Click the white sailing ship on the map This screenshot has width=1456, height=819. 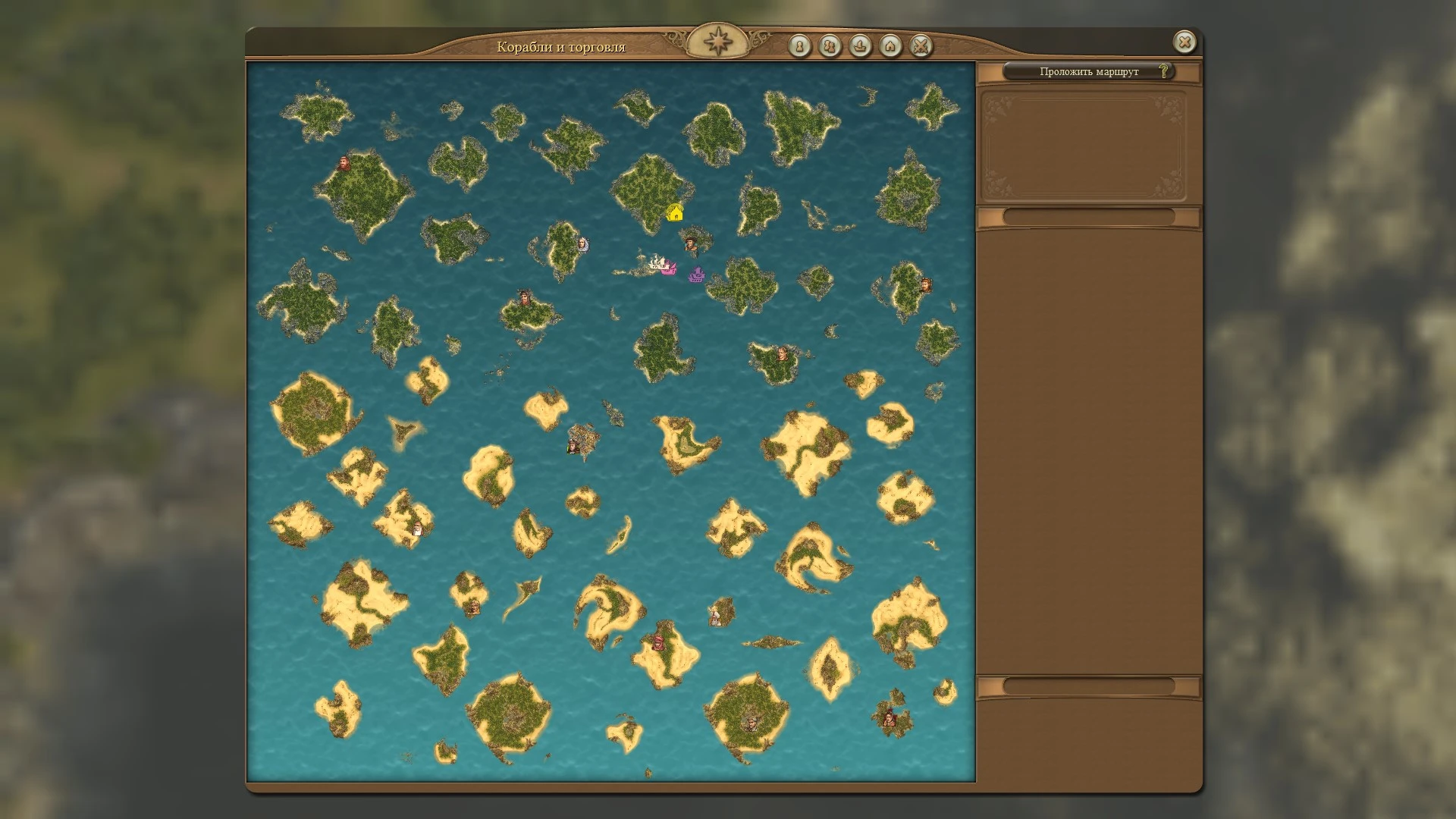pyautogui.click(x=655, y=261)
